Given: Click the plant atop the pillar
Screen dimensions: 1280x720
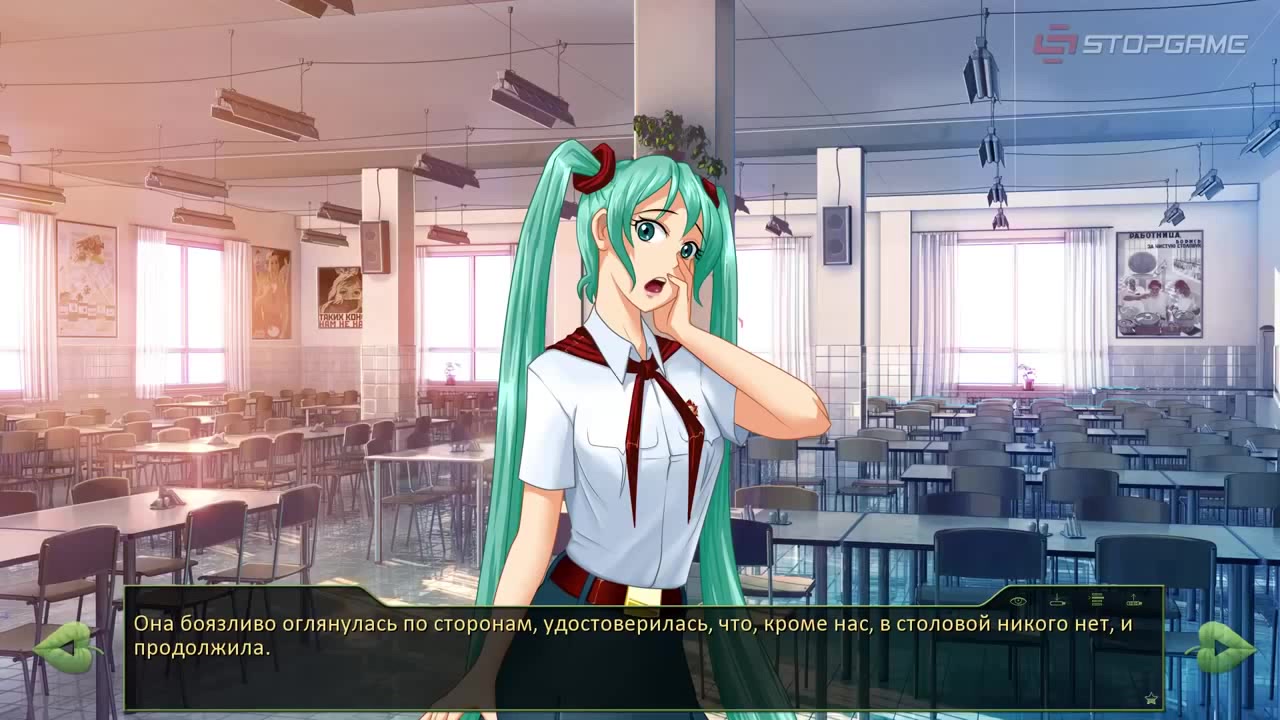Looking at the screenshot, I should (672, 128).
